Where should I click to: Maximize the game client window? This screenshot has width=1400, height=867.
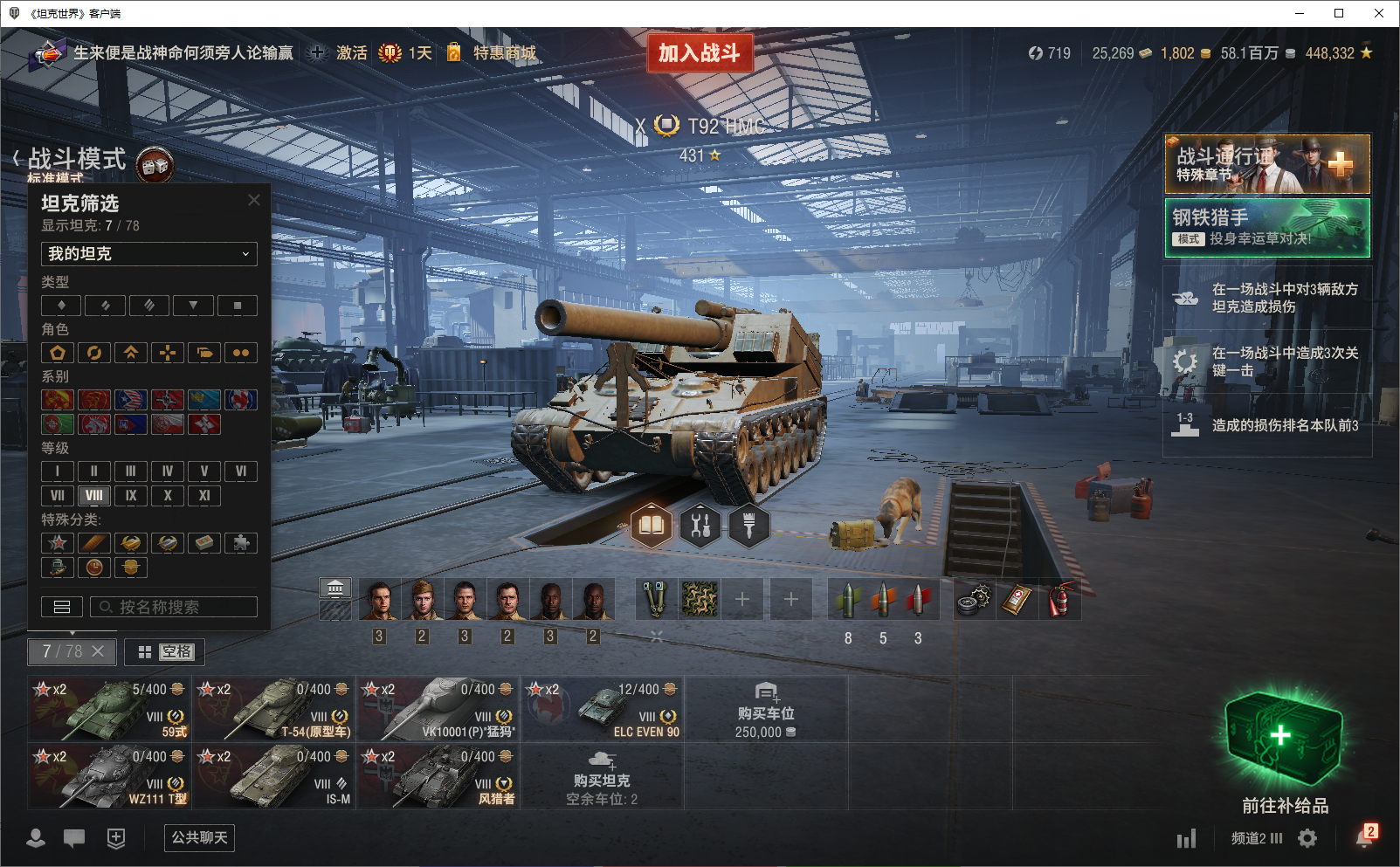[1339, 13]
